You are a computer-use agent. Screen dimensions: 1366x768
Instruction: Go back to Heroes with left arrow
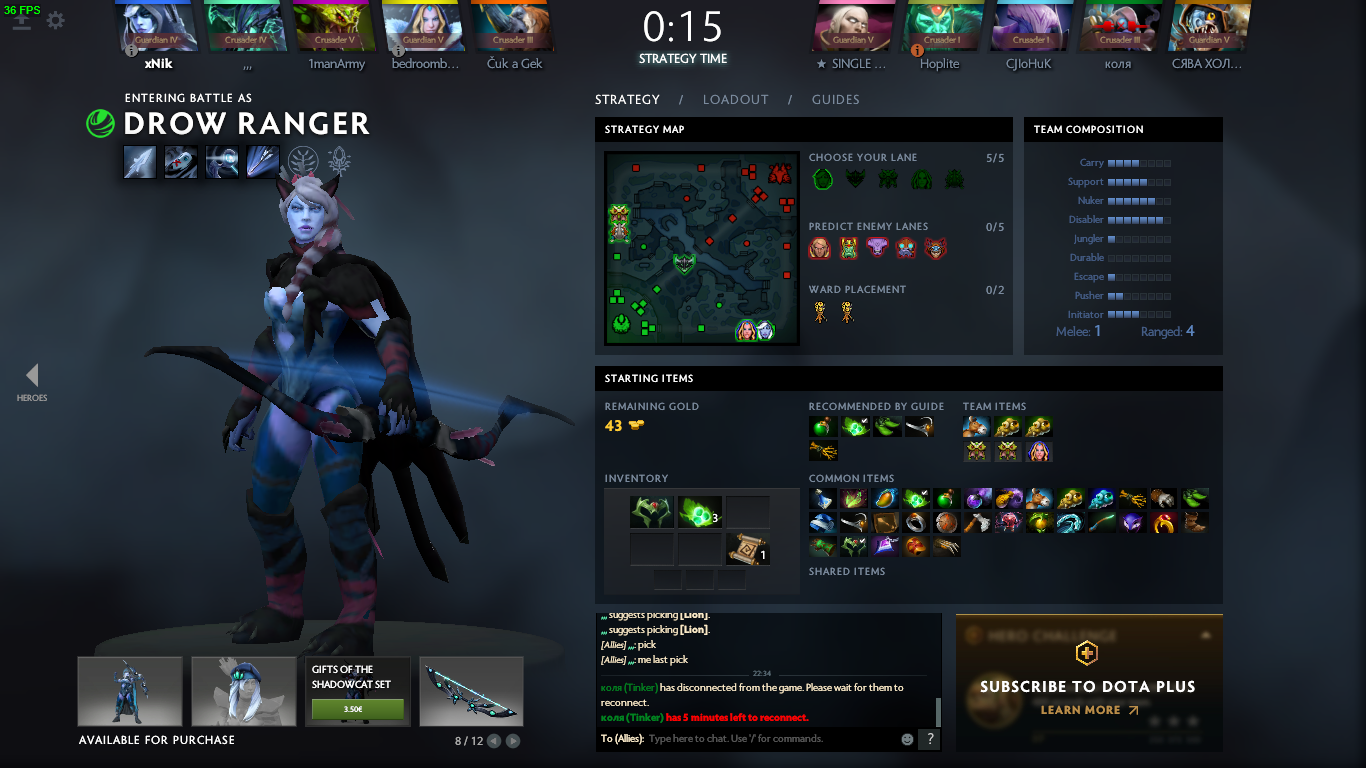tap(32, 376)
